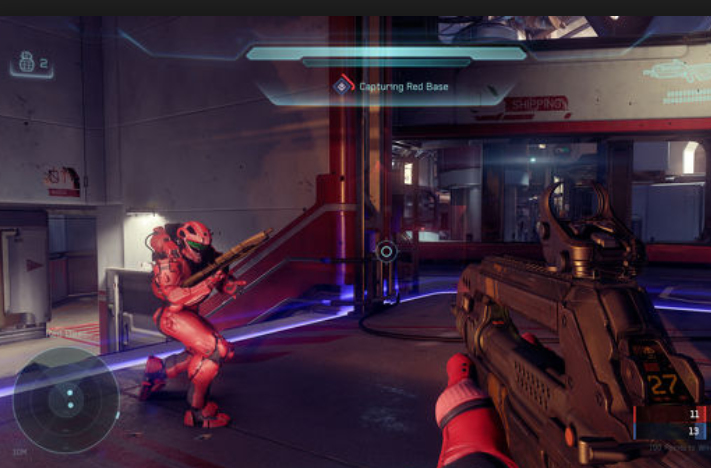Select the secondary weapon icon
The width and height of the screenshot is (711, 468).
[x=676, y=72]
